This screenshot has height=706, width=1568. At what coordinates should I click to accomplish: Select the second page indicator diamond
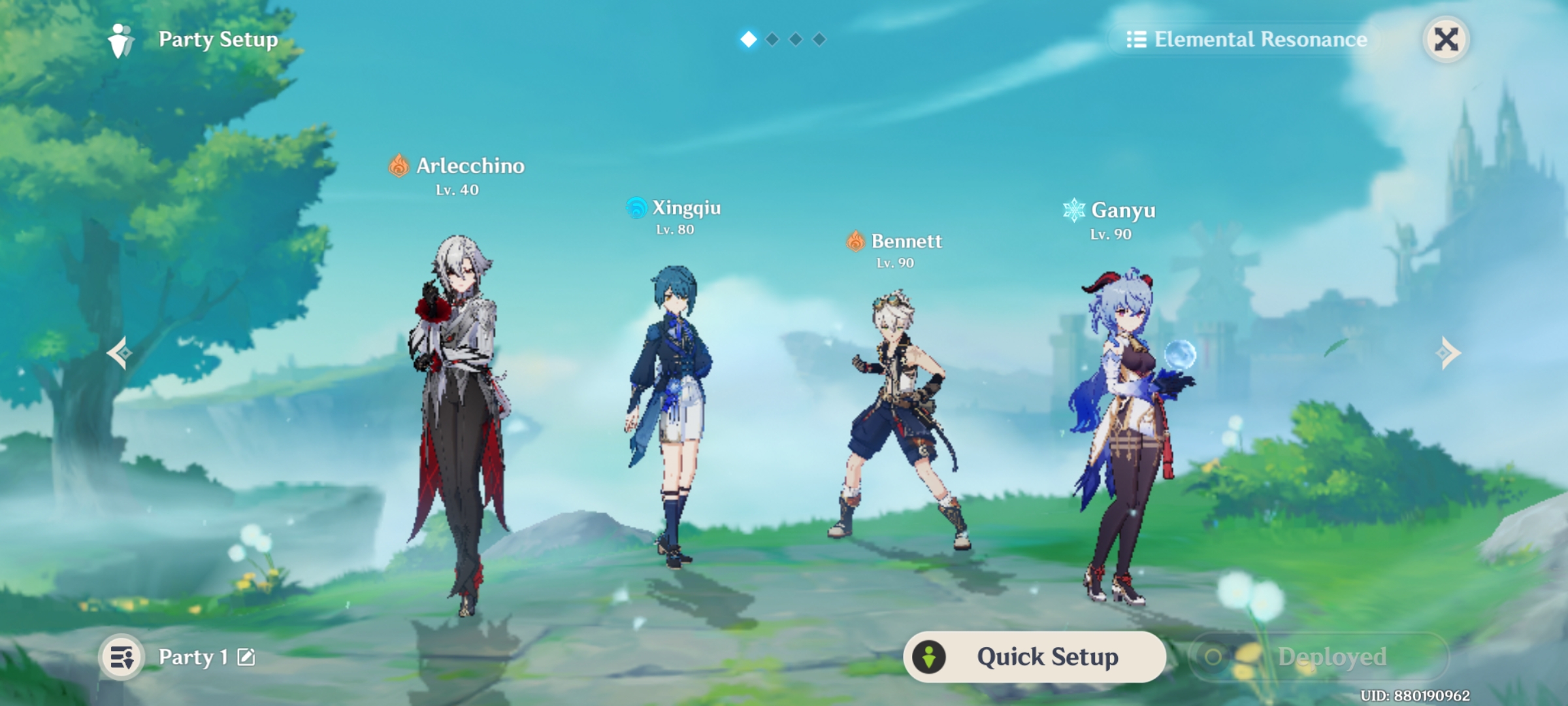(x=771, y=39)
